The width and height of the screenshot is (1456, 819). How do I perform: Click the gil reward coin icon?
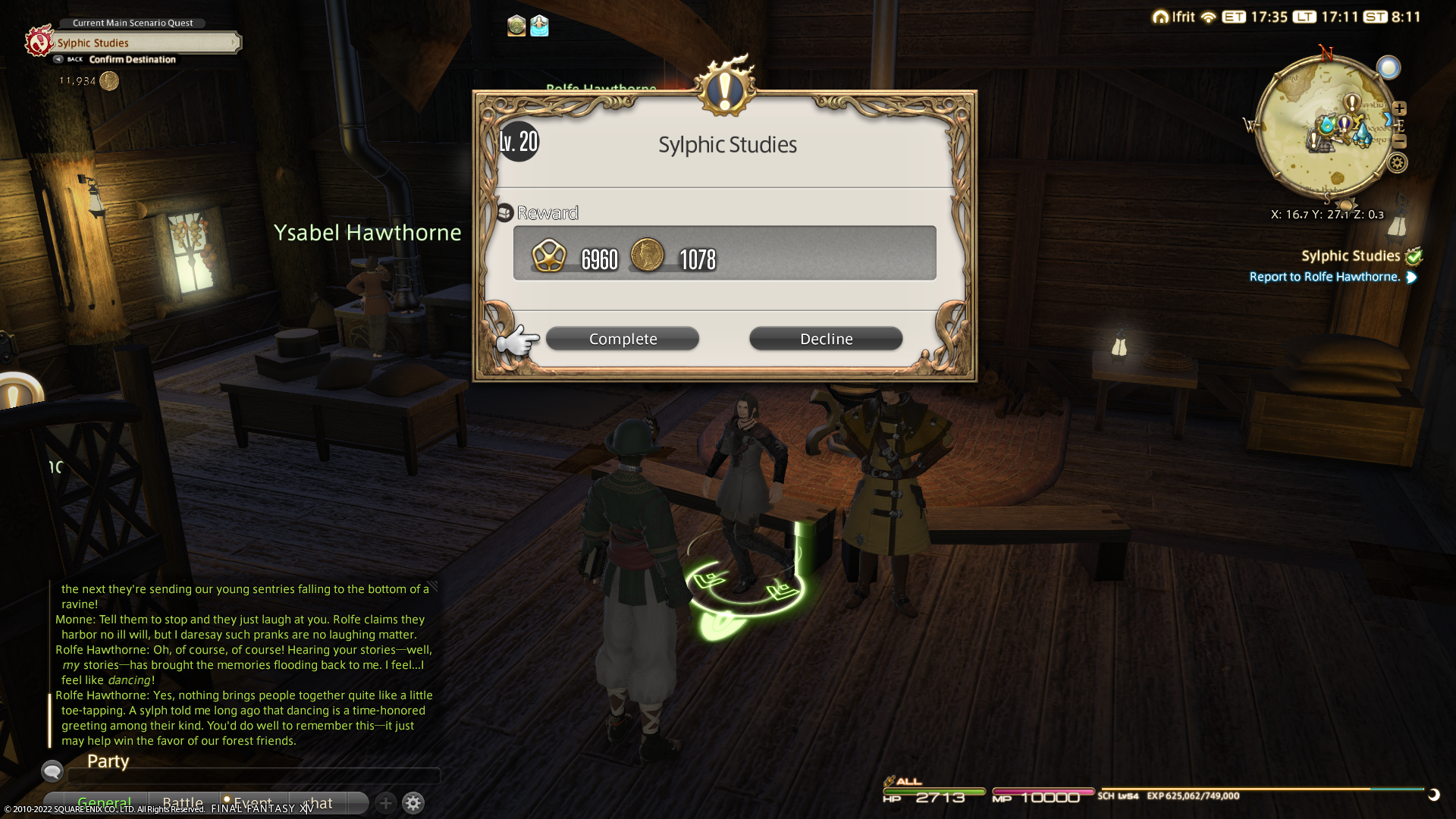[647, 255]
